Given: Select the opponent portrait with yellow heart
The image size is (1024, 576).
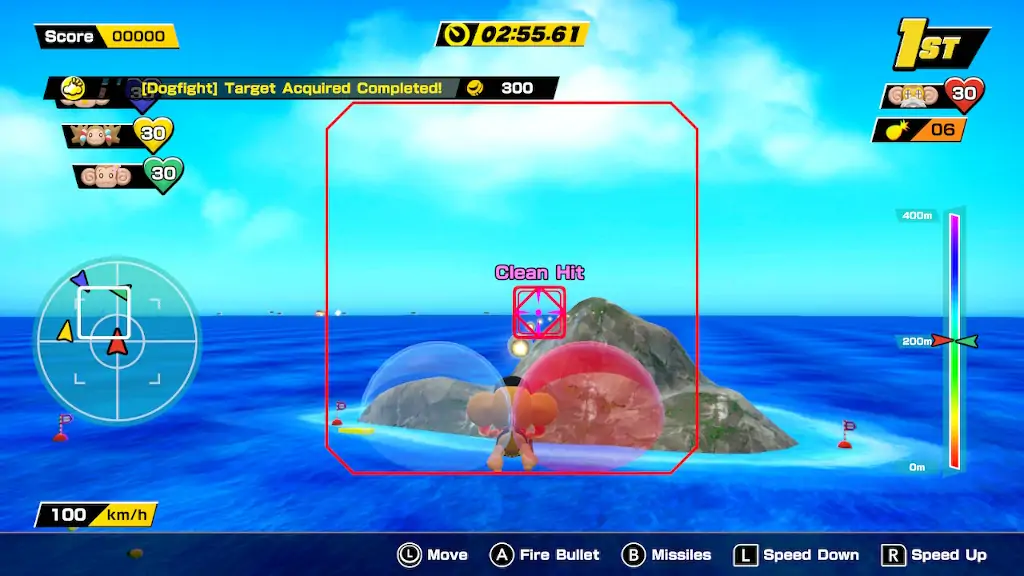Looking at the screenshot, I should [x=102, y=134].
